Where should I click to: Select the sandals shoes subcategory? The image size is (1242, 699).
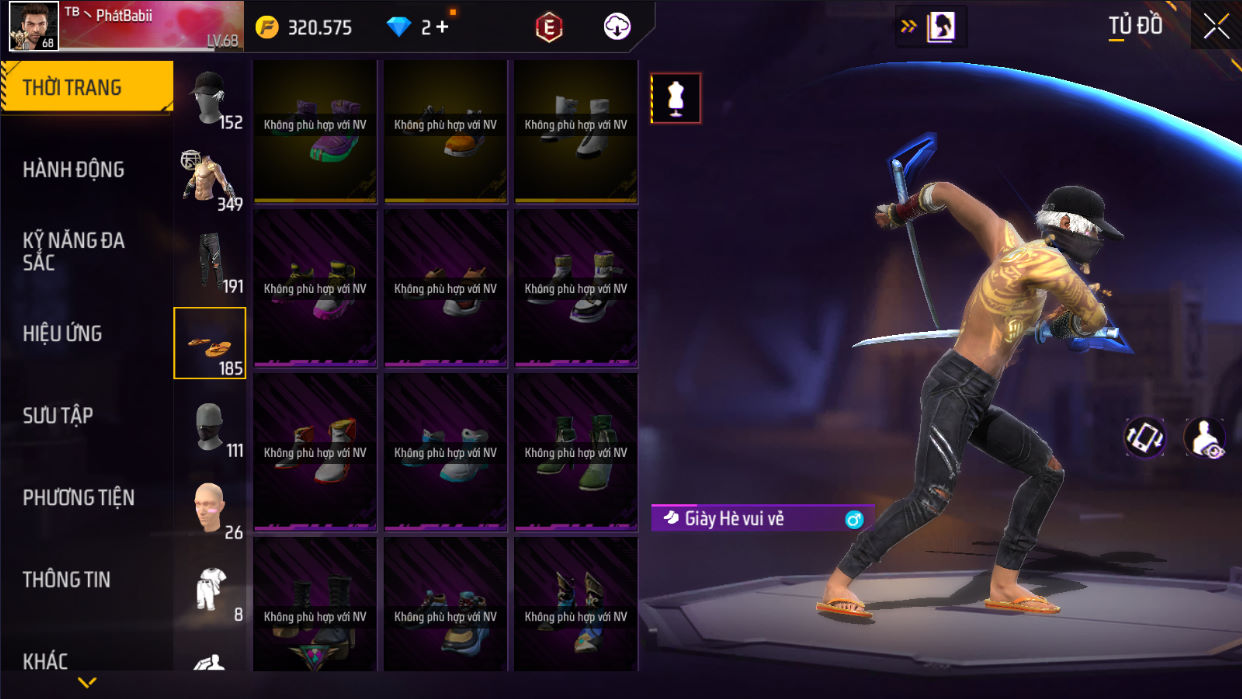pos(210,343)
